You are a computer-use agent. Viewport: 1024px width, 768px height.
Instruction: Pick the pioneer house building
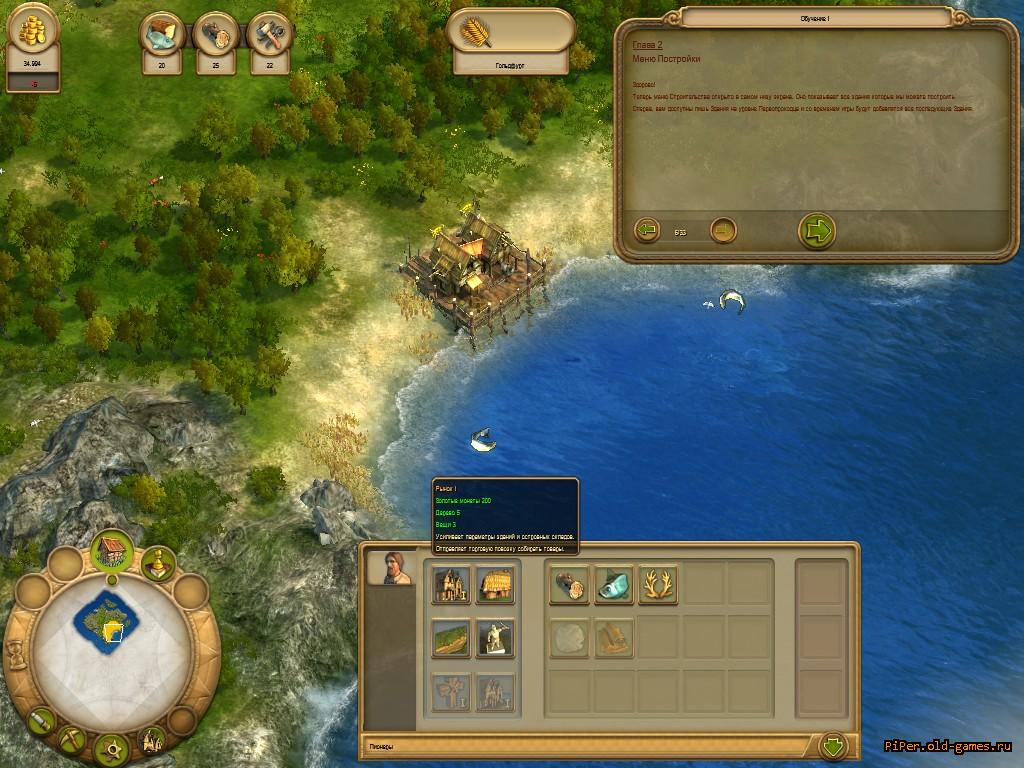coord(451,585)
